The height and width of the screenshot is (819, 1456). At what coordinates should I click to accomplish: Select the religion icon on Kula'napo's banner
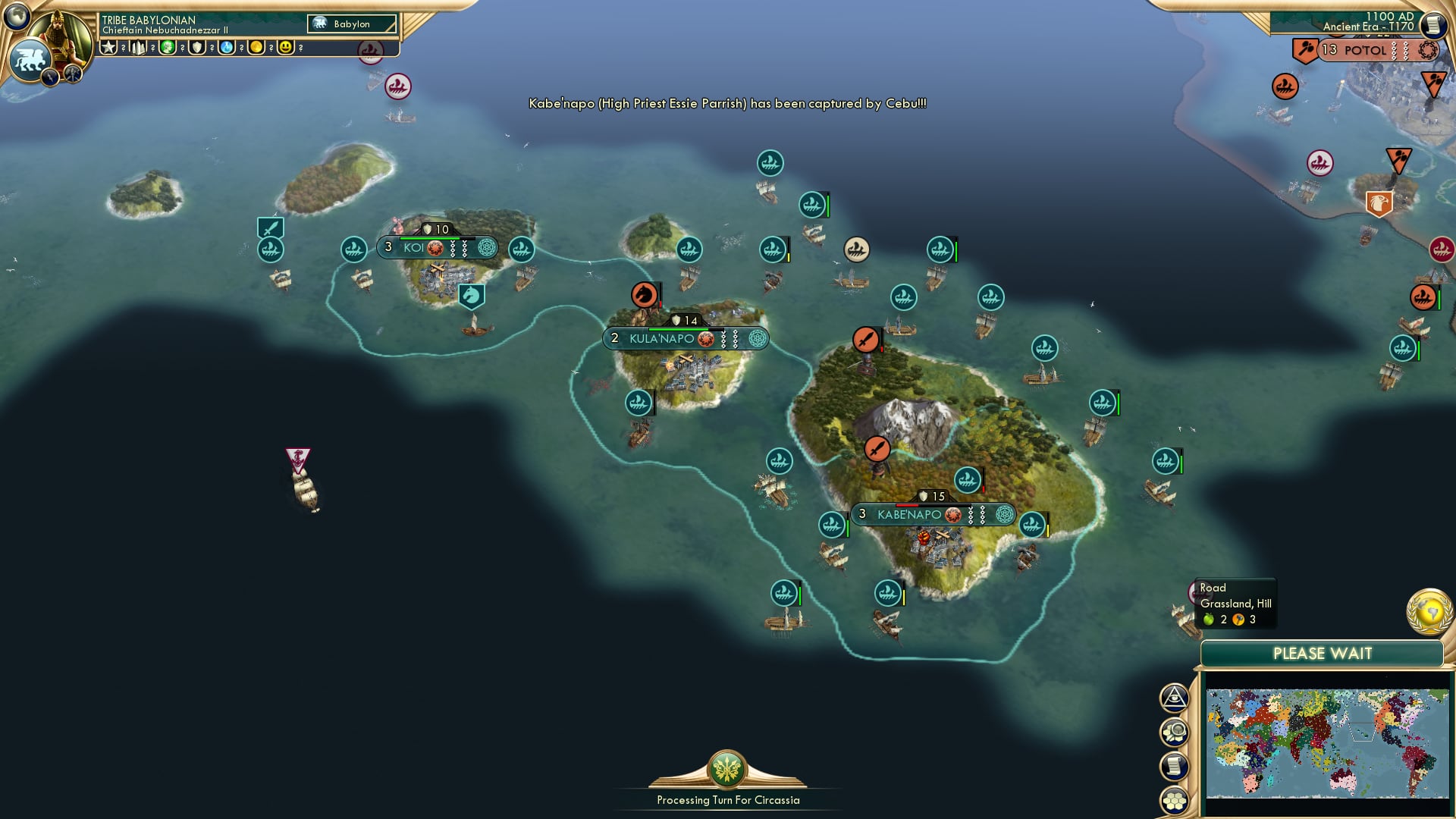coord(758,339)
